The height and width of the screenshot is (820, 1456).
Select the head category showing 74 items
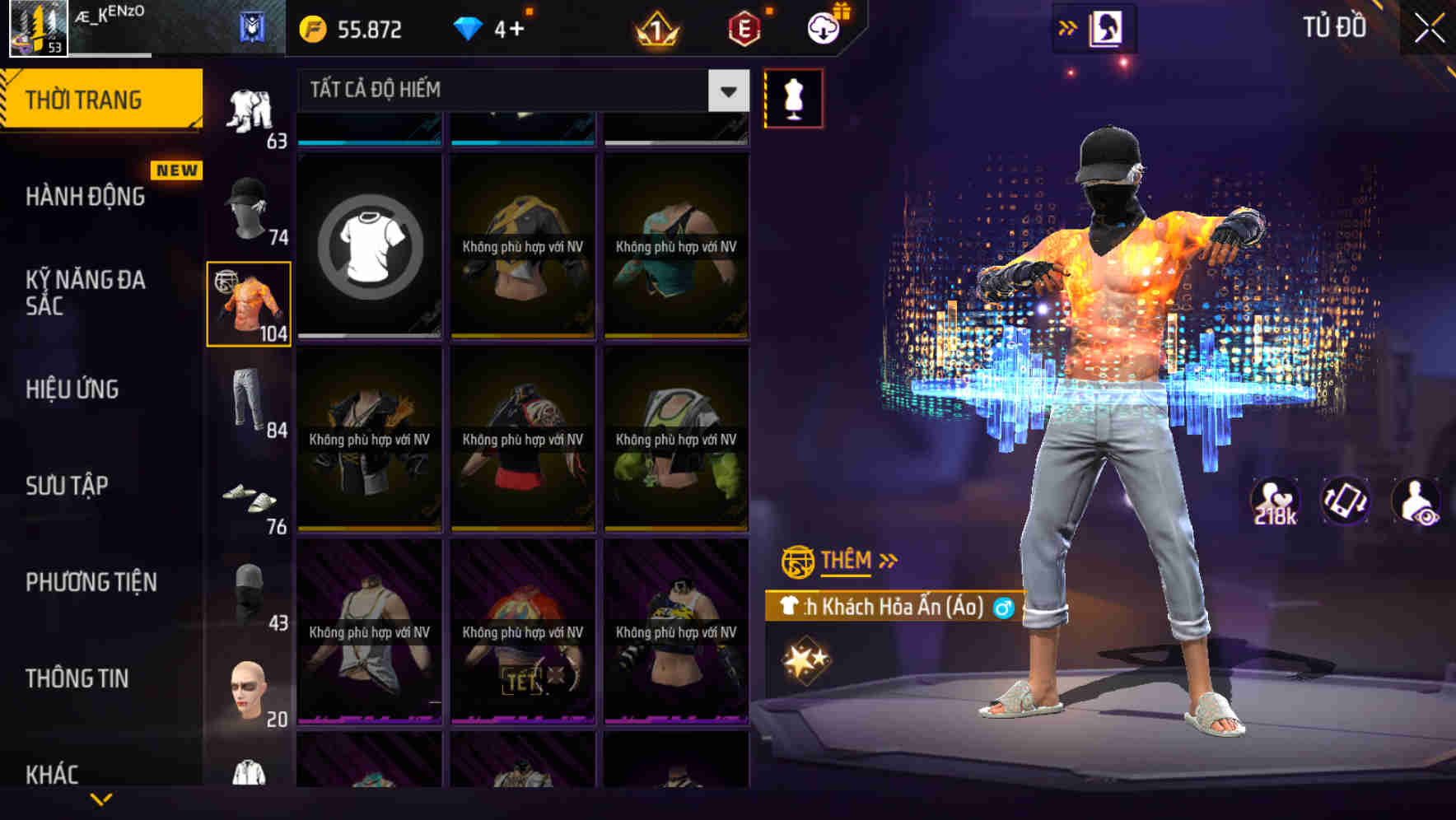[247, 204]
